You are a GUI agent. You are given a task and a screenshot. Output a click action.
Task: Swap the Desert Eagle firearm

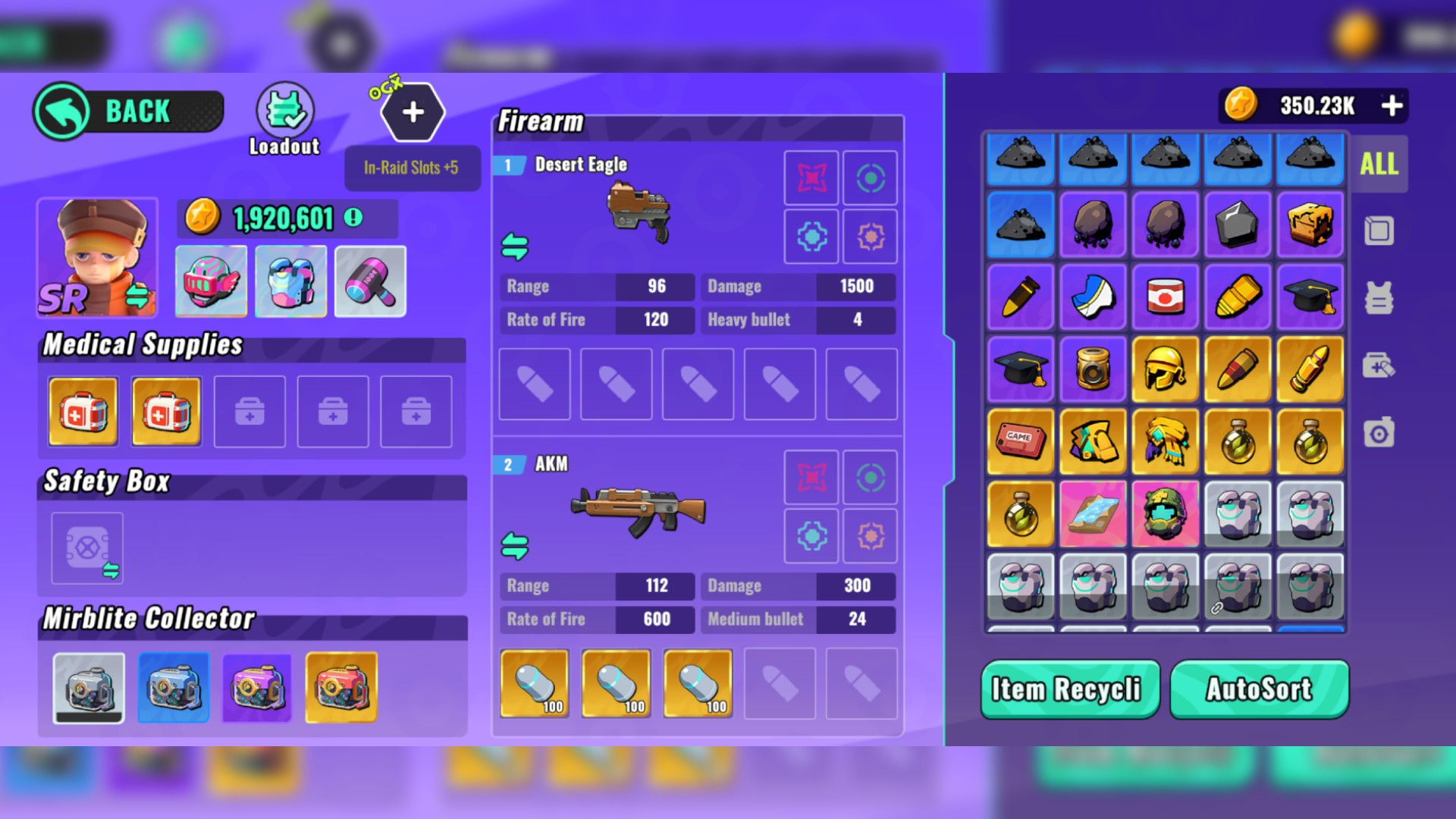pos(515,246)
